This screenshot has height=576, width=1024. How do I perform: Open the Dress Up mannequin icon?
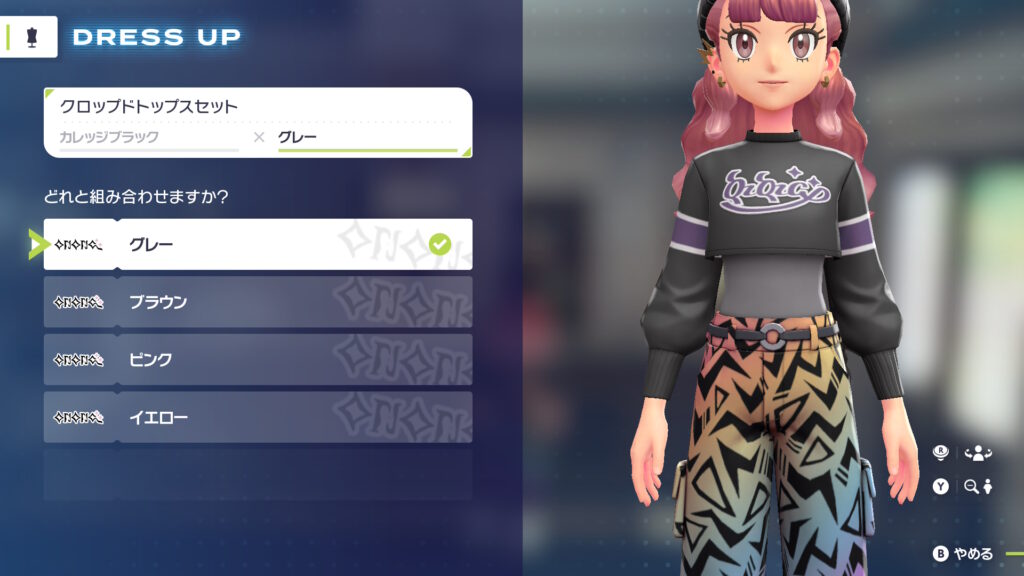(x=29, y=37)
